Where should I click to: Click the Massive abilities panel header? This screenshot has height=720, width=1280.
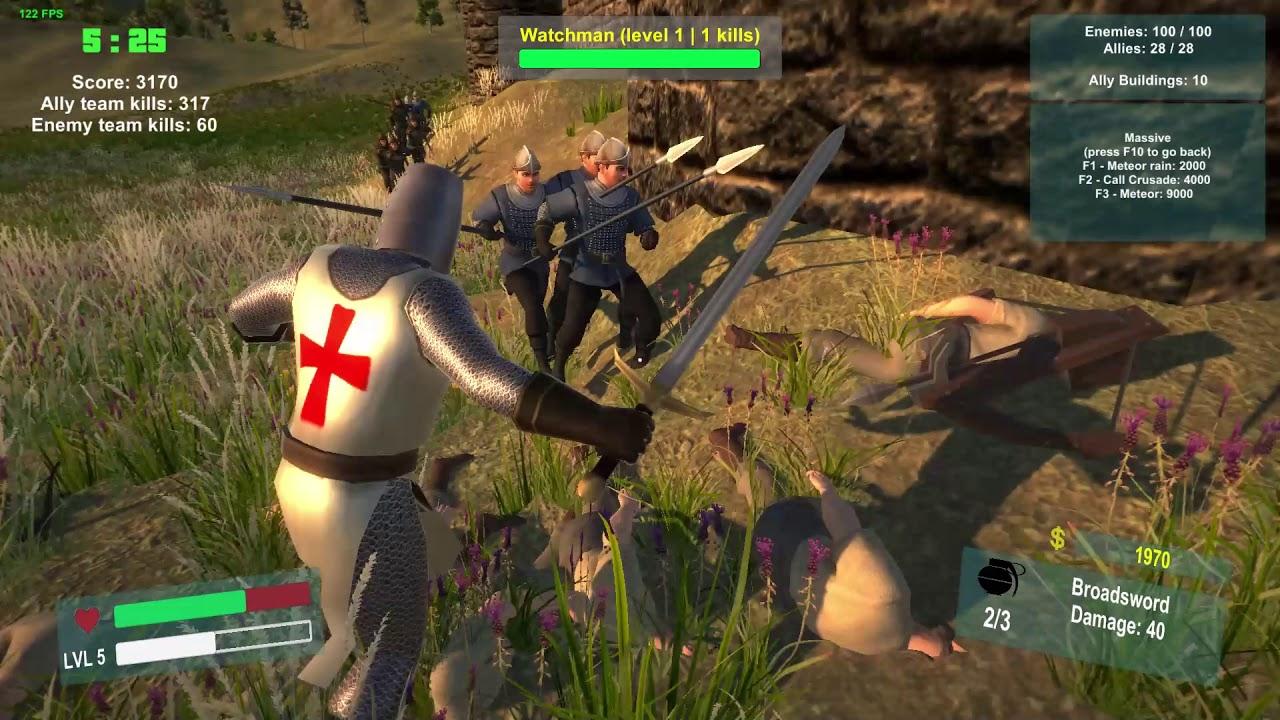(x=1147, y=137)
